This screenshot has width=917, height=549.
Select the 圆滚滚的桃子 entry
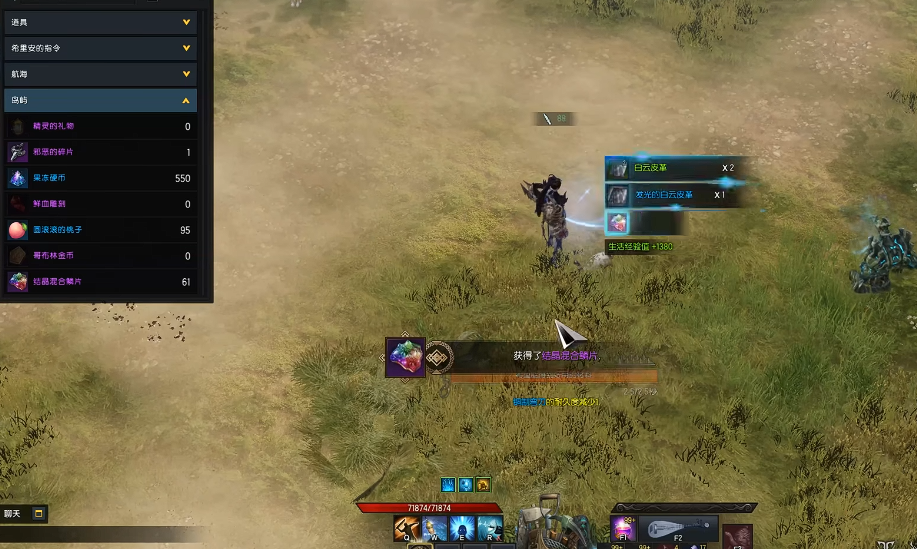(100, 230)
